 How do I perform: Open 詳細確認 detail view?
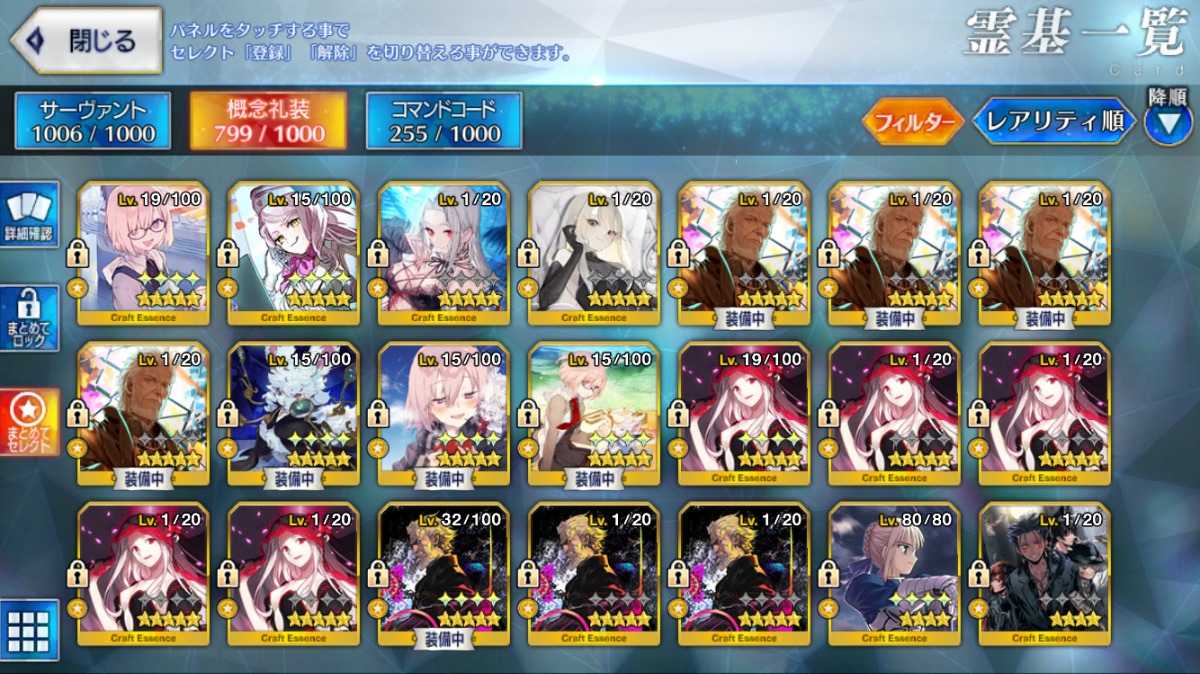(30, 215)
